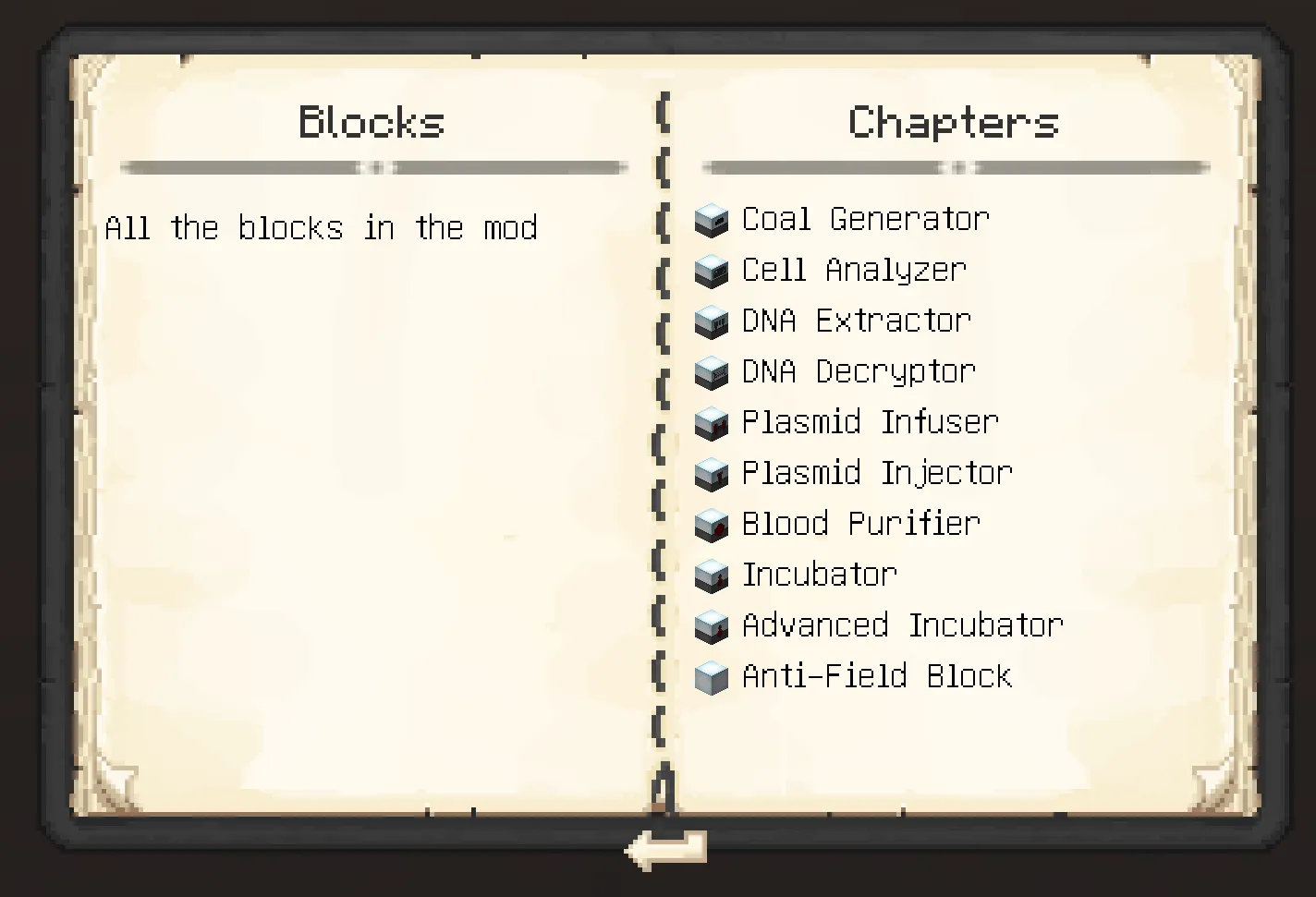Open the Plasmid Infuser chapter
1316x897 pixels.
(870, 423)
